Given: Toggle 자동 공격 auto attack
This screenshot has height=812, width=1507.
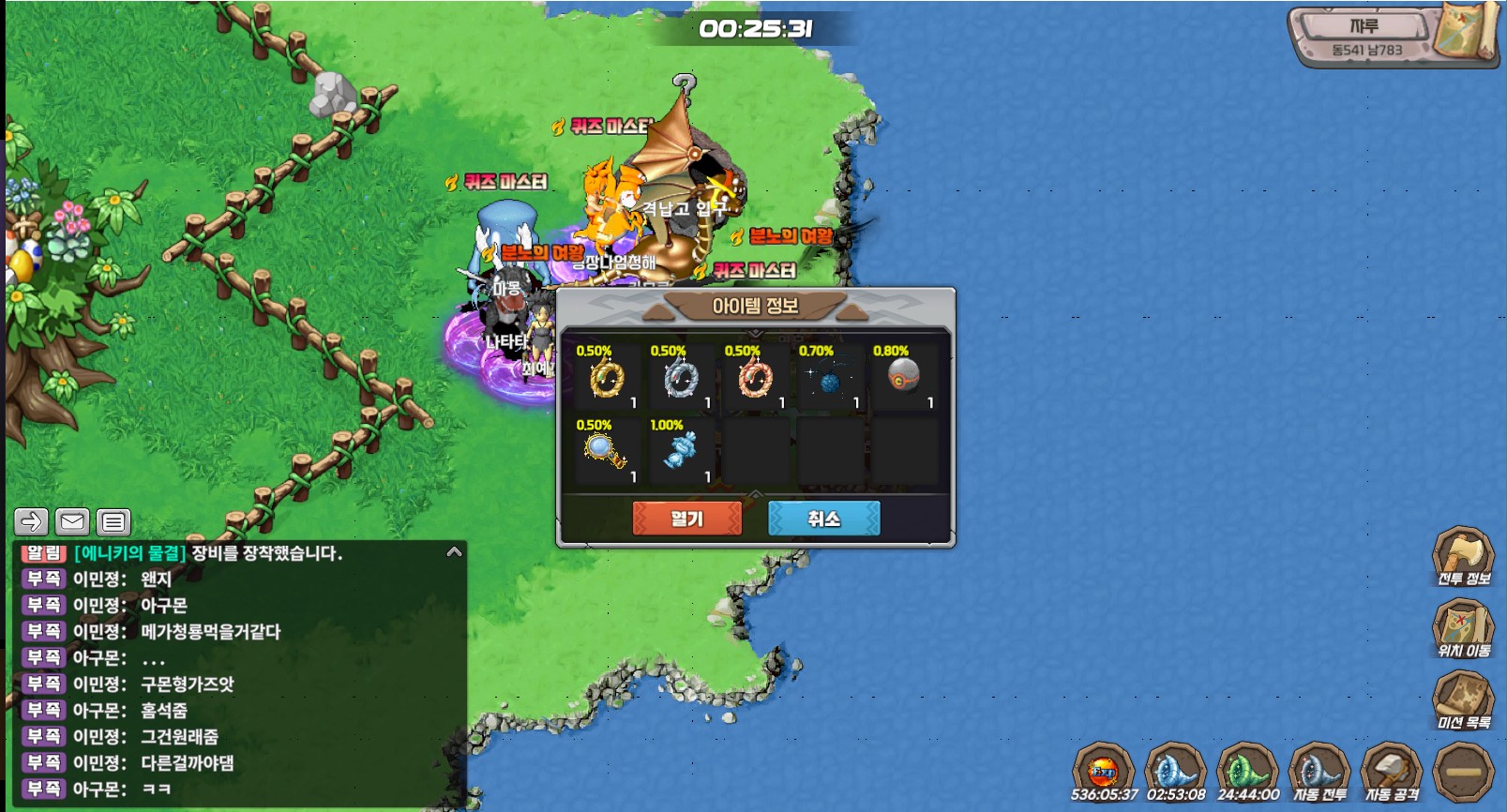Looking at the screenshot, I should [x=1392, y=773].
